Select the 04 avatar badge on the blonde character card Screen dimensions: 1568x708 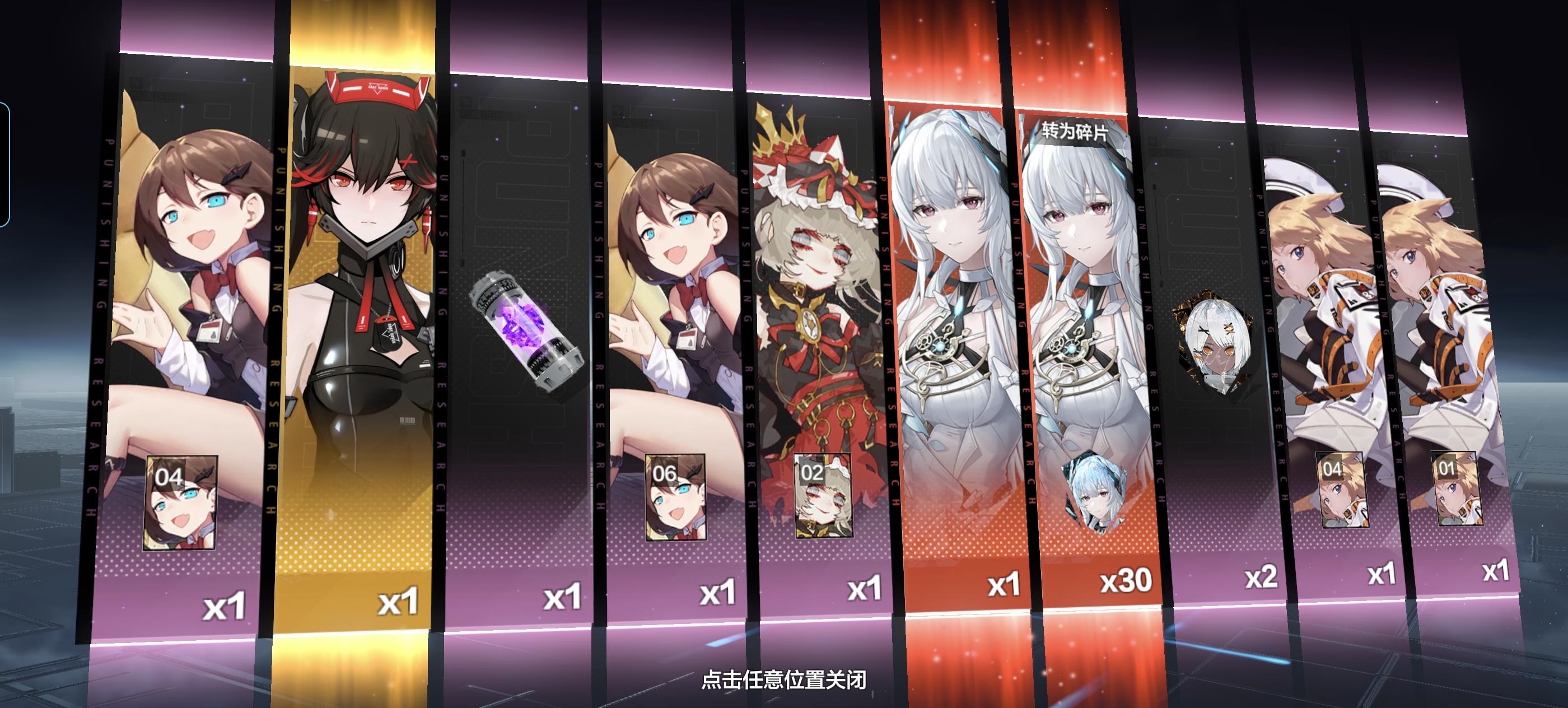click(x=1332, y=472)
